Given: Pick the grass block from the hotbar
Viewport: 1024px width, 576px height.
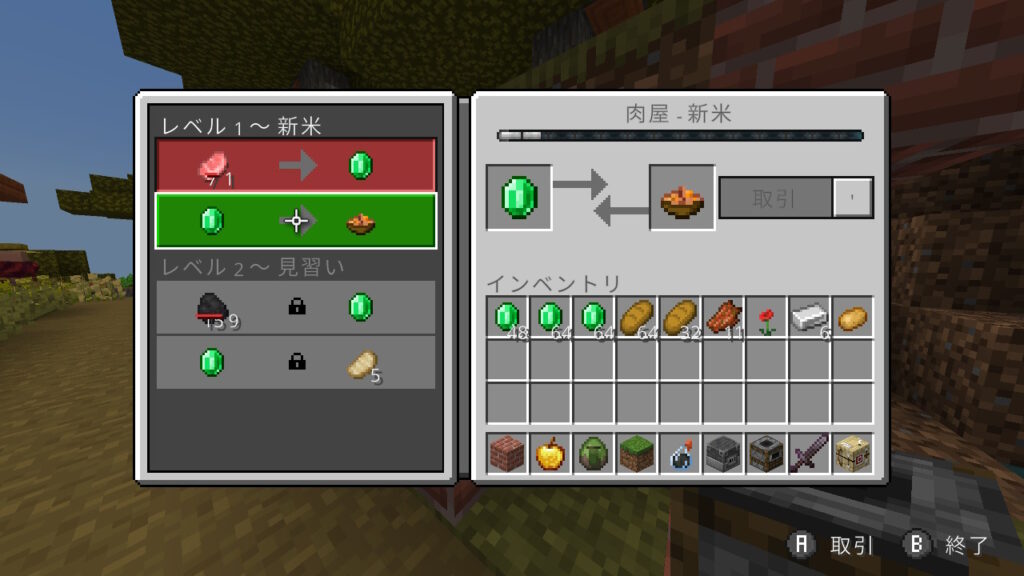Looking at the screenshot, I should coord(637,454).
